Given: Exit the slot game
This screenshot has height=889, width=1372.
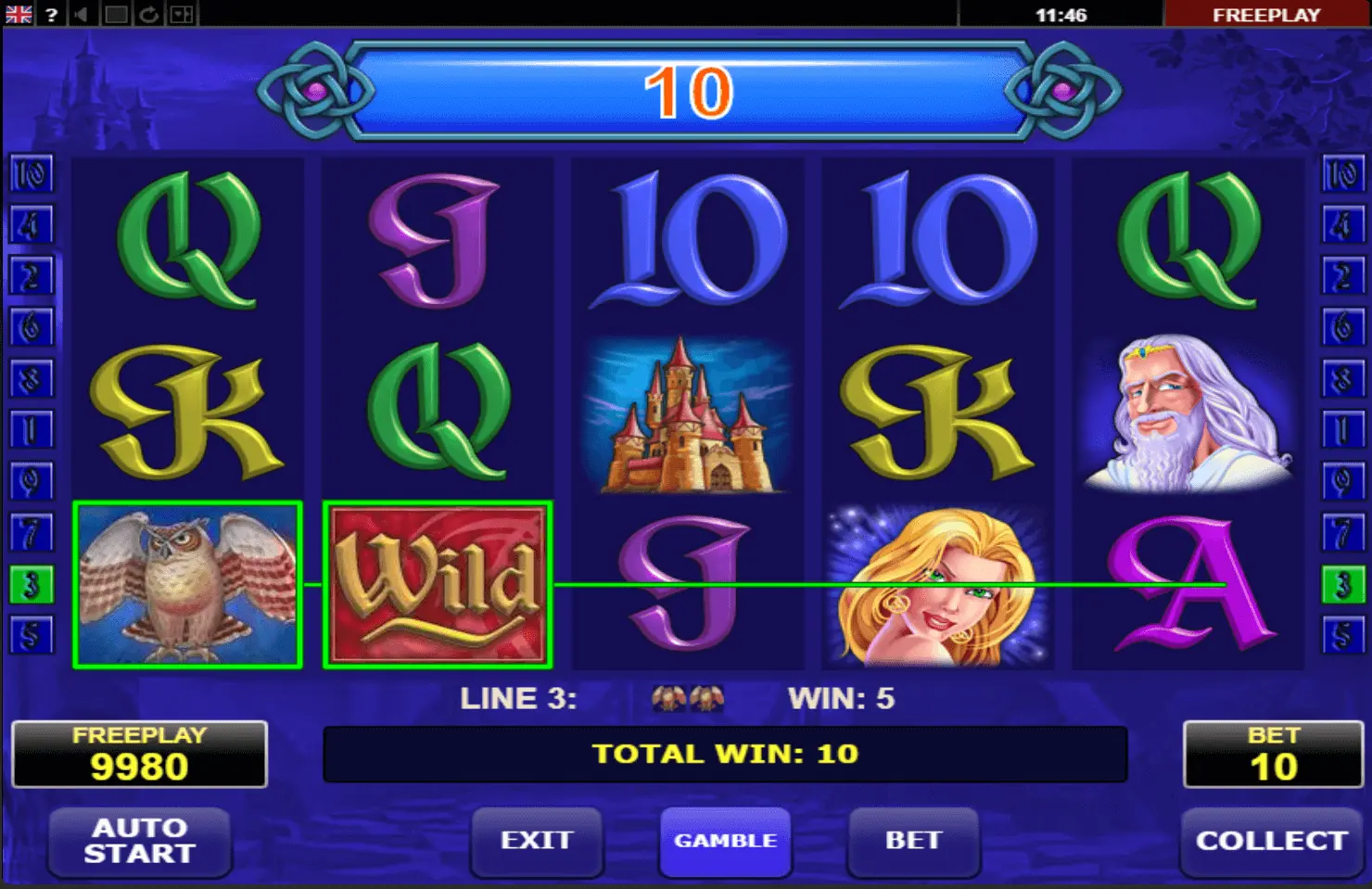Looking at the screenshot, I should [x=537, y=841].
